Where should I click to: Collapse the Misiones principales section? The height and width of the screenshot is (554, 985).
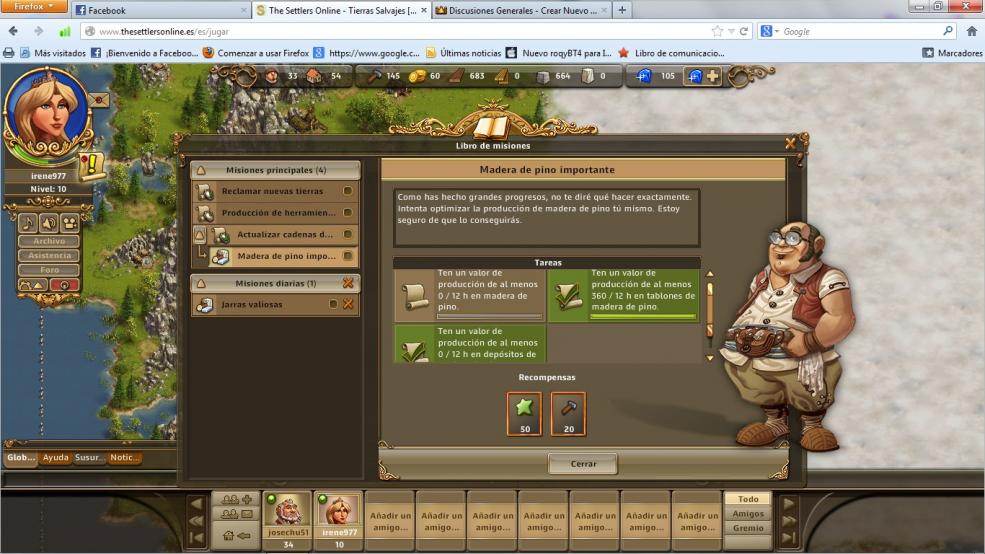200,170
